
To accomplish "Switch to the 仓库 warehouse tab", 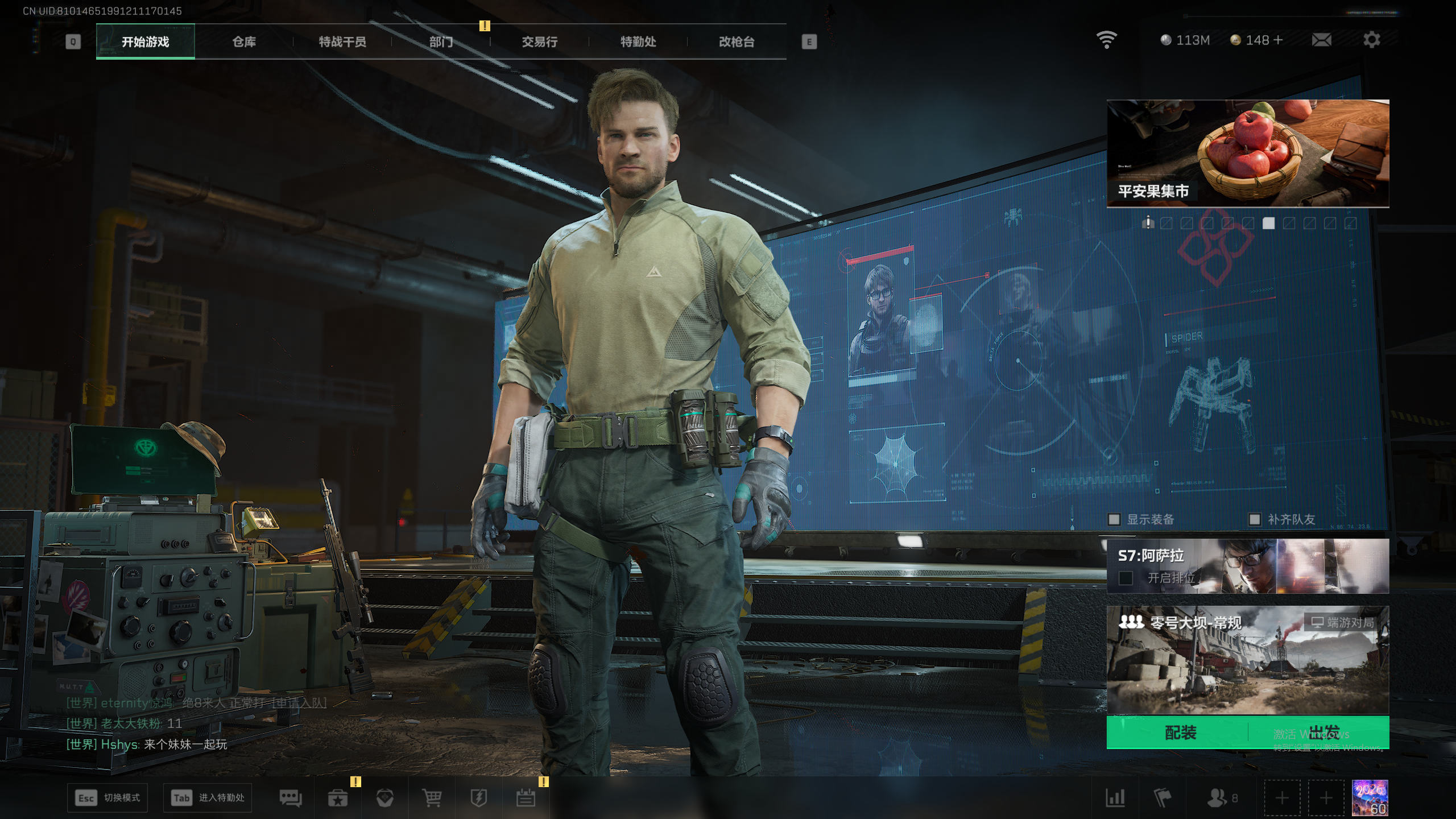I will (x=244, y=42).
